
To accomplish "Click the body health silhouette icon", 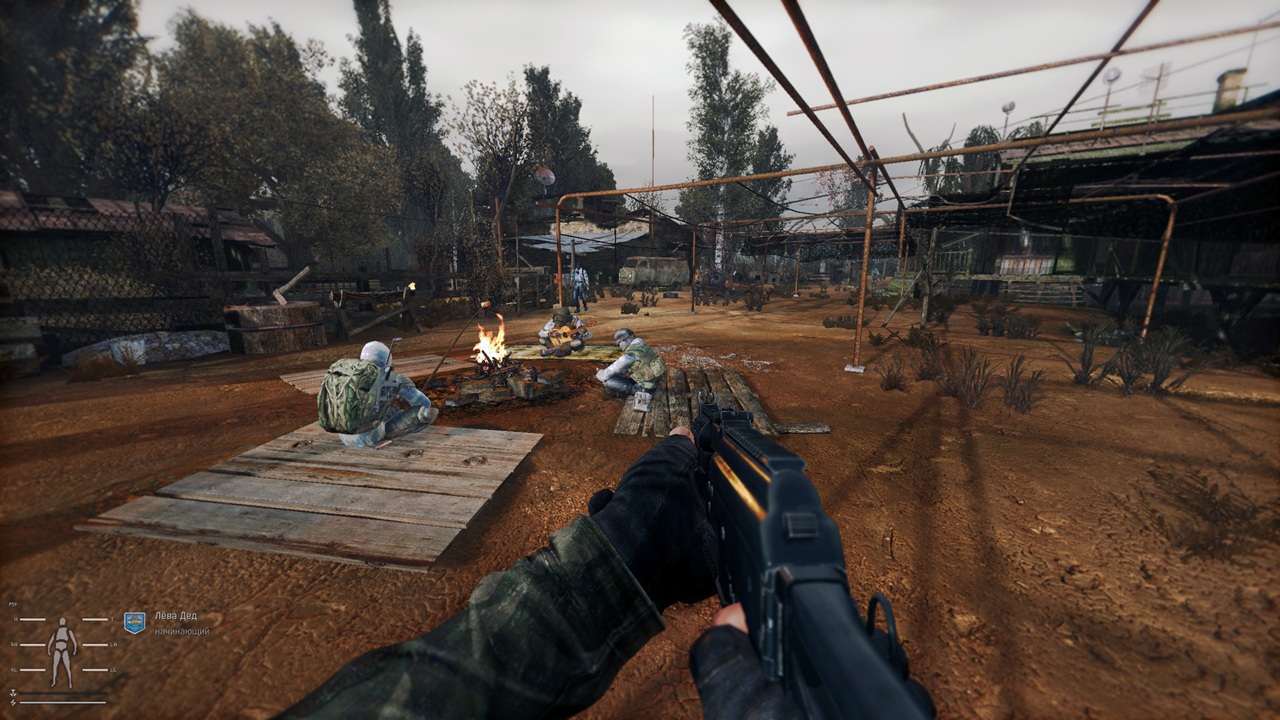I will 63,651.
